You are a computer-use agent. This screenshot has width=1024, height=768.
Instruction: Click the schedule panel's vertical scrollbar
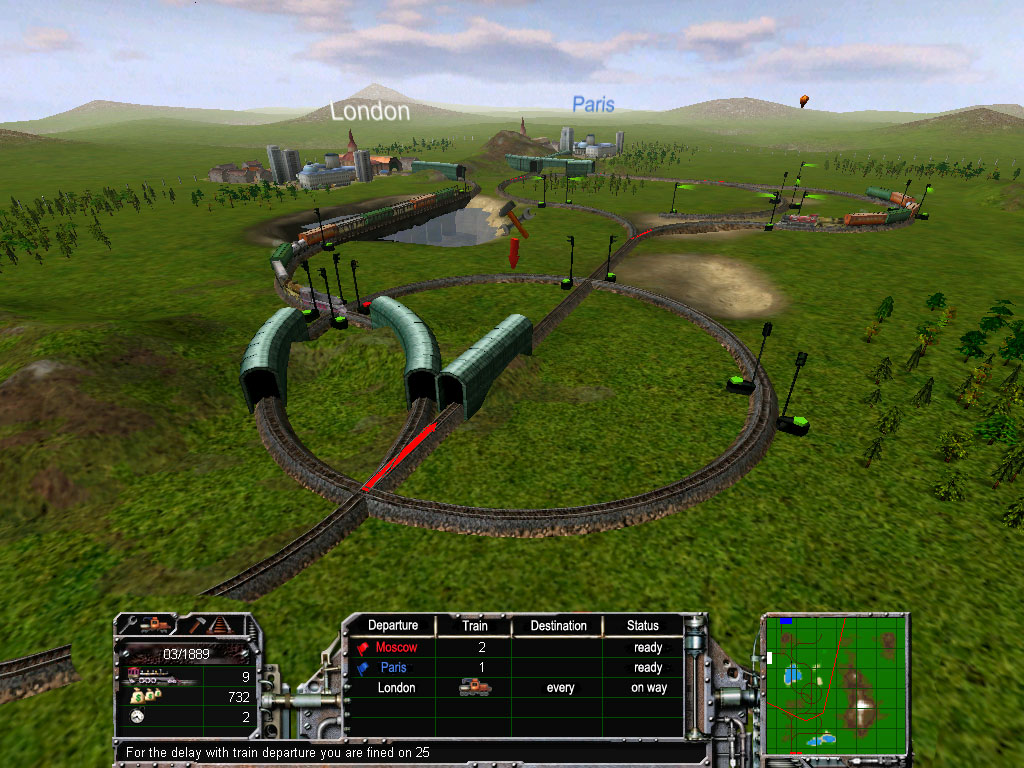tap(696, 680)
